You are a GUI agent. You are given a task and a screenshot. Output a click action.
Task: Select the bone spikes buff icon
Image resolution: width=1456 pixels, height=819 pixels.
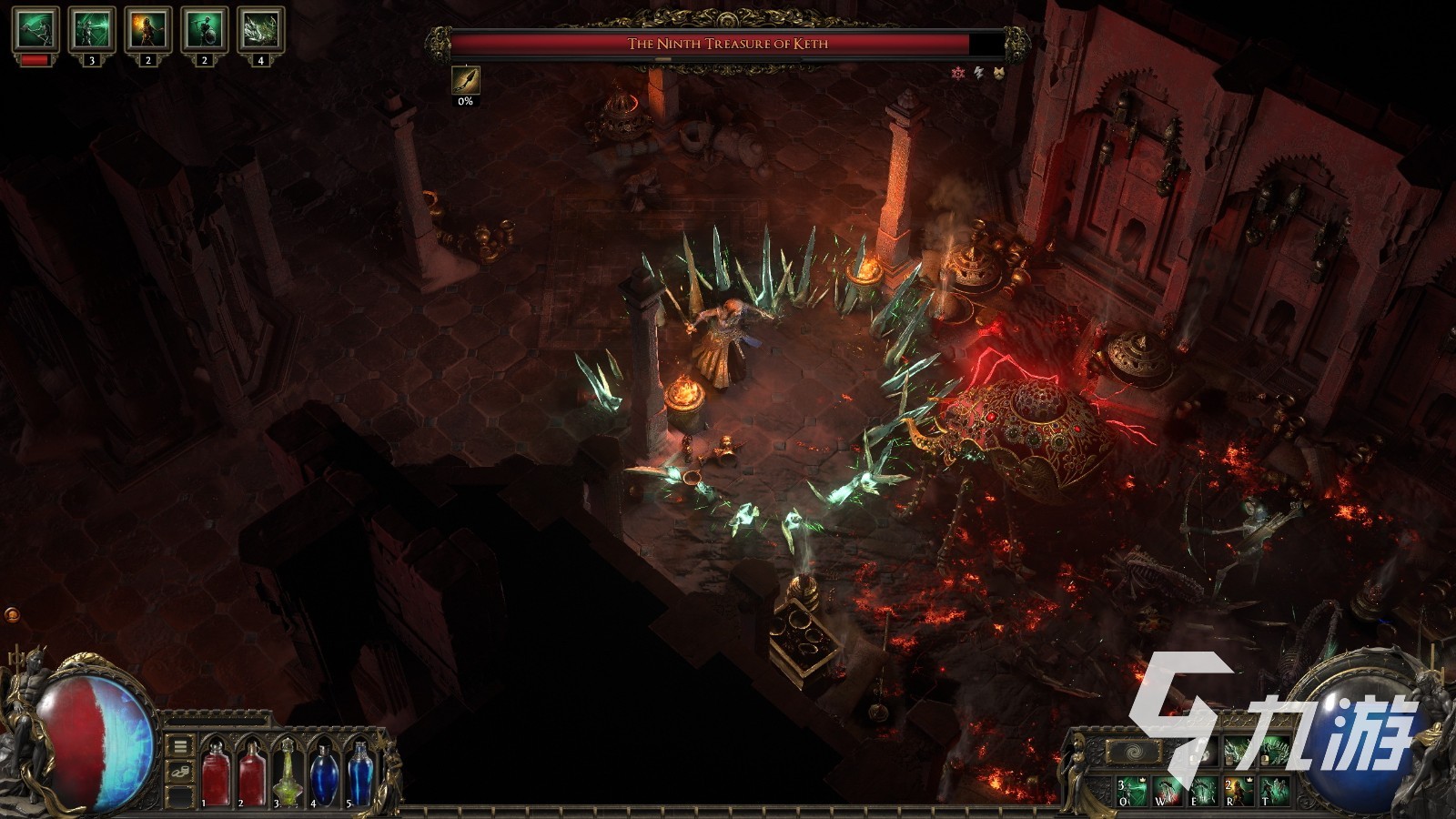click(260, 30)
